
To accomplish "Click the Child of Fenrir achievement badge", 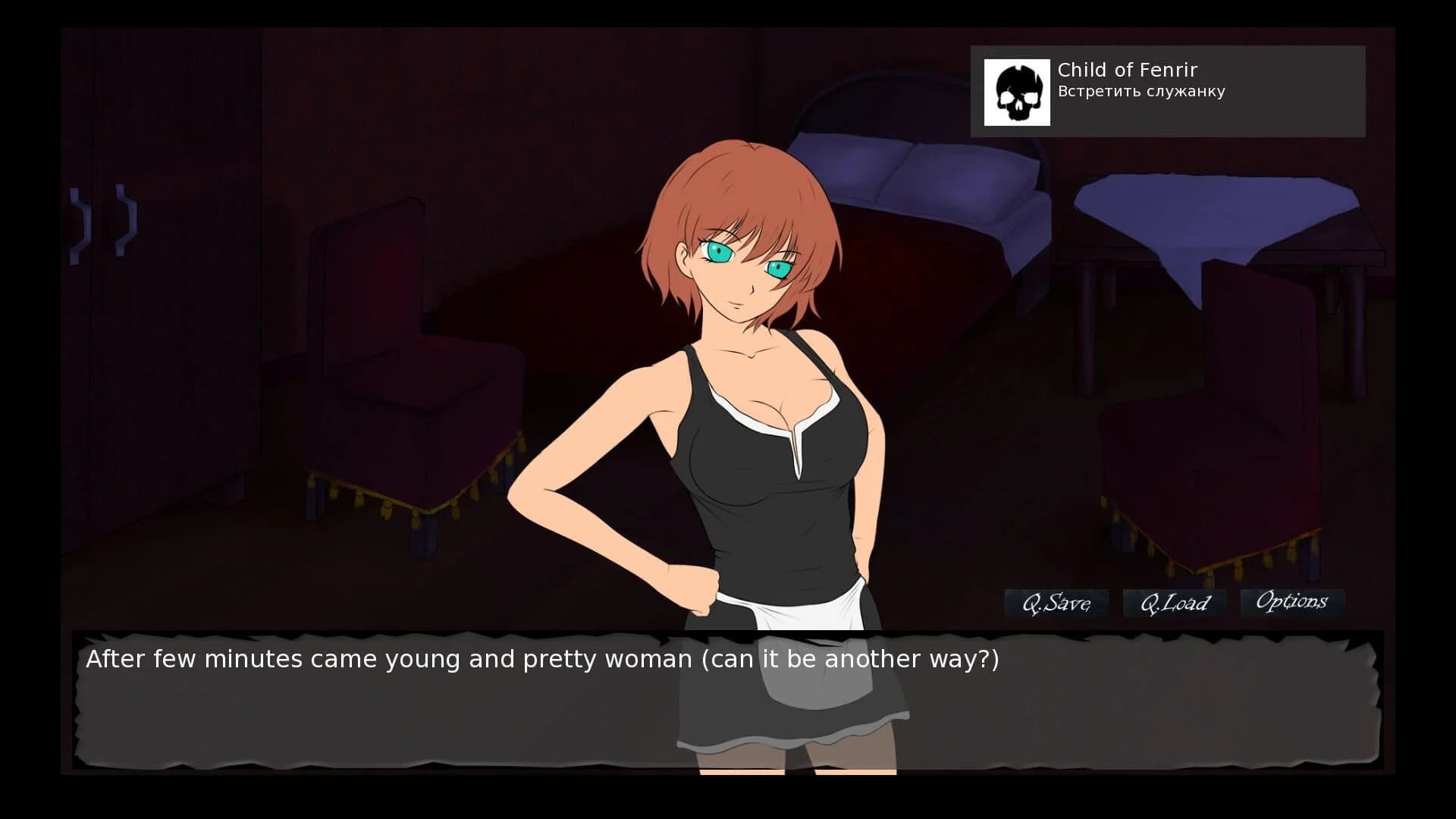I will 1168,91.
